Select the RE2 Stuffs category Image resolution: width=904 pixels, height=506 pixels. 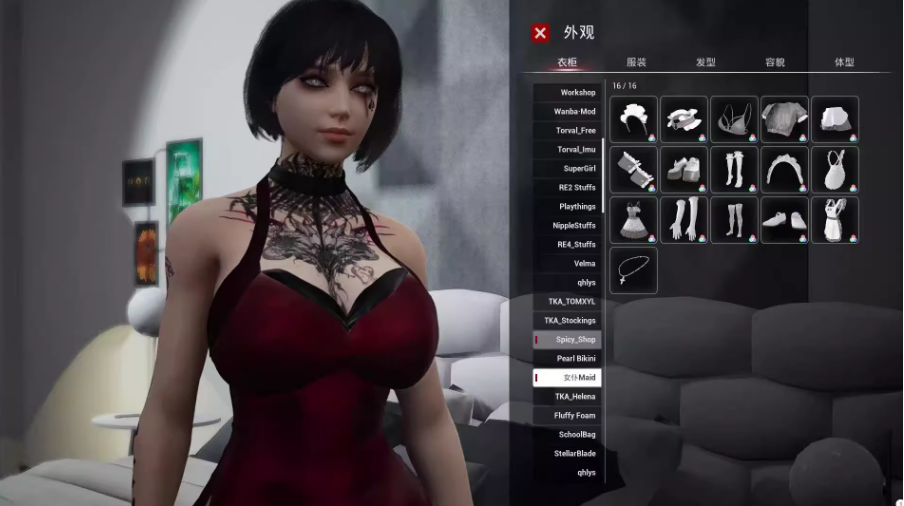pos(568,188)
